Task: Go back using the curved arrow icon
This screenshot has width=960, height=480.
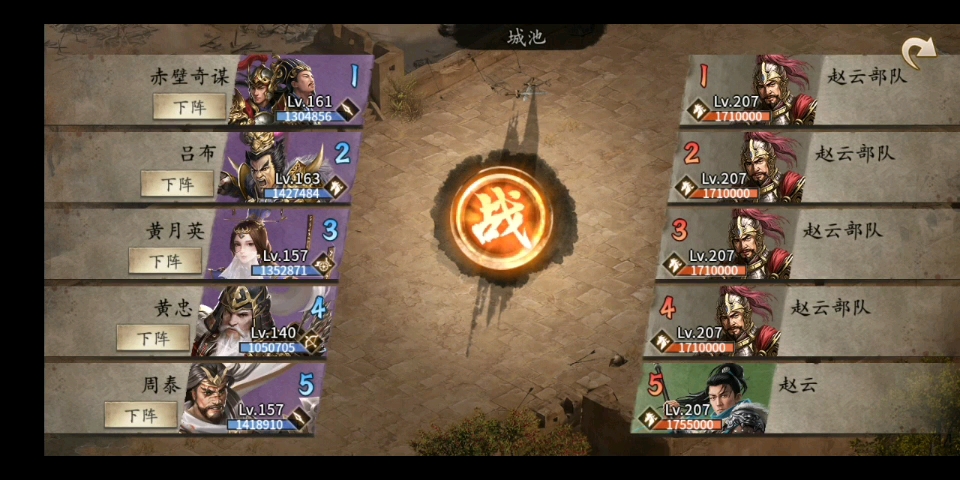Action: [917, 52]
